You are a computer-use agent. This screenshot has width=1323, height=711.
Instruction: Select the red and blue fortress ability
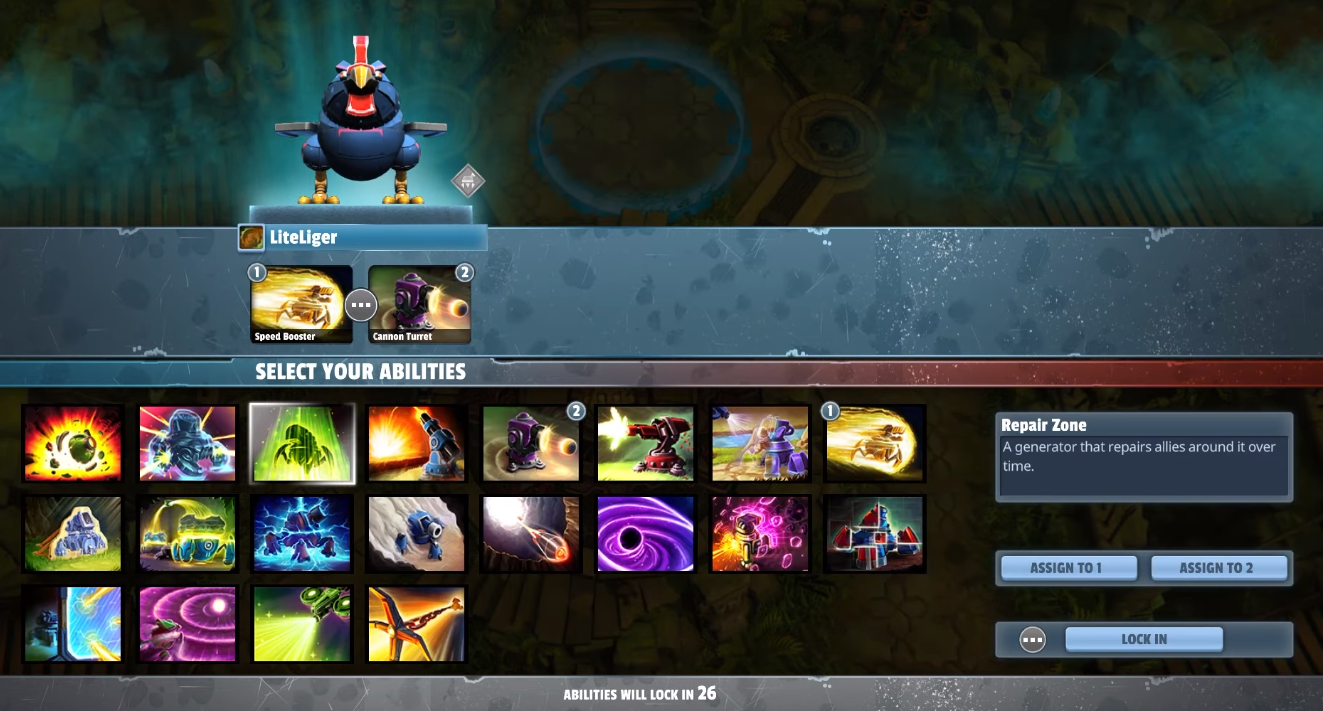tap(875, 534)
